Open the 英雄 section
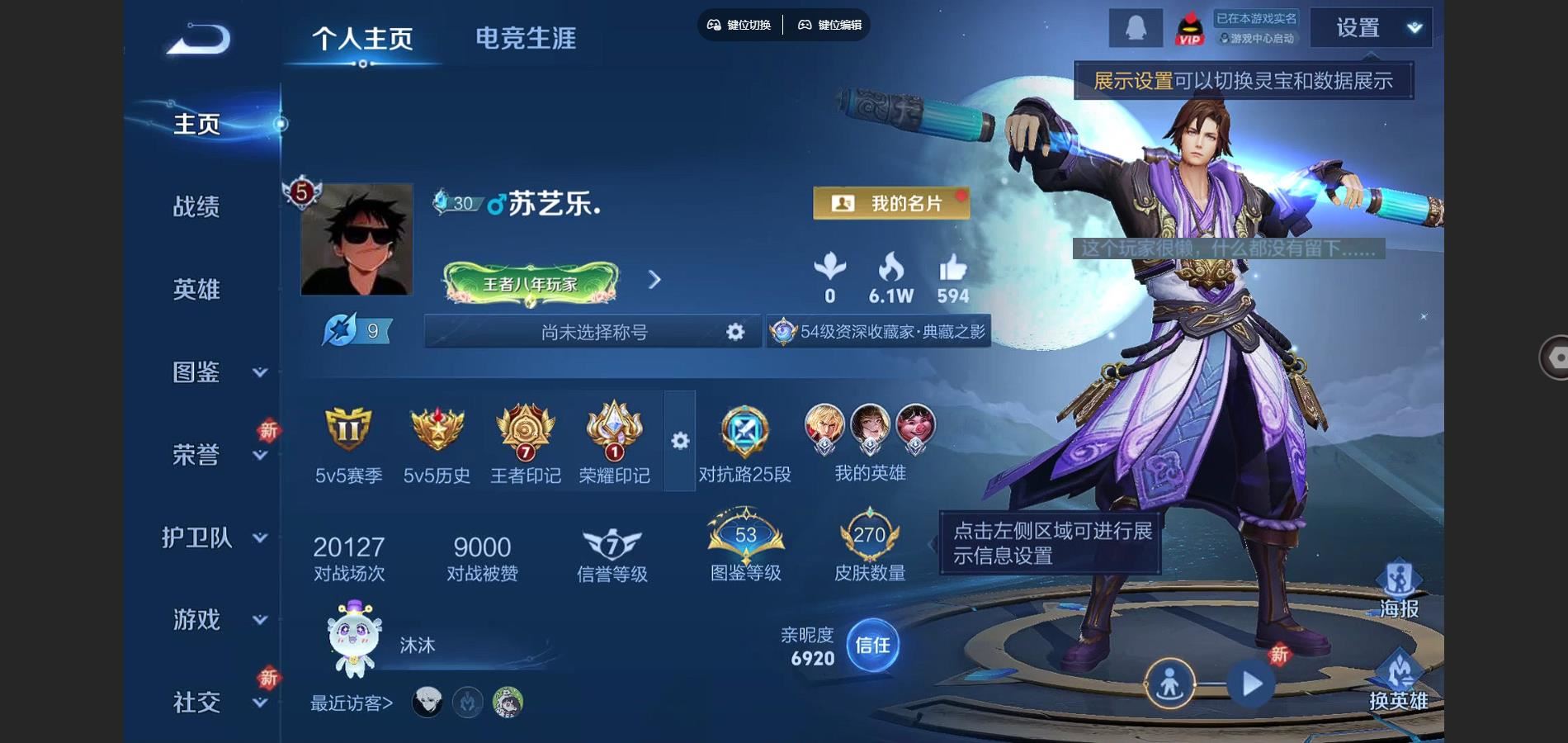1568x743 pixels. (x=196, y=289)
